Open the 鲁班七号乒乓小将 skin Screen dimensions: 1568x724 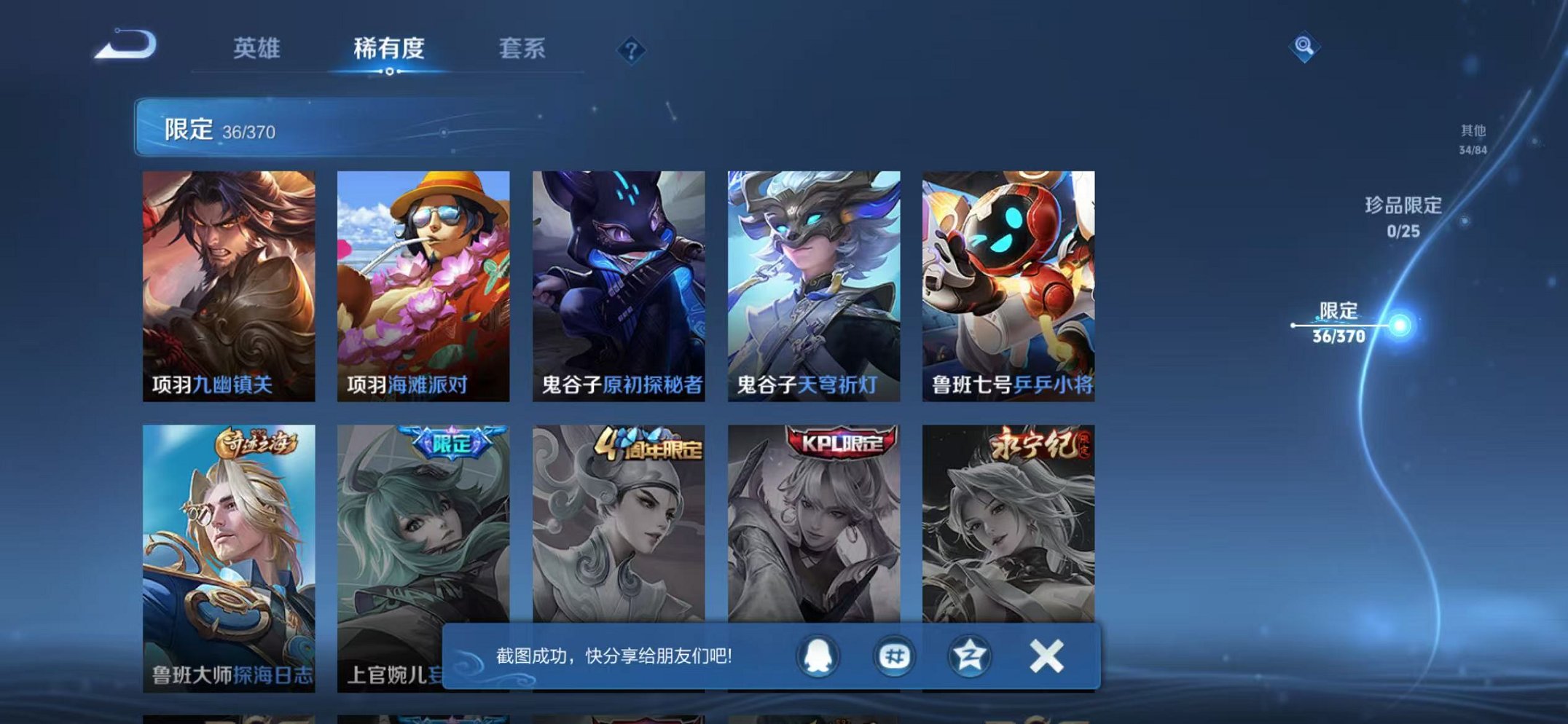tap(1009, 277)
